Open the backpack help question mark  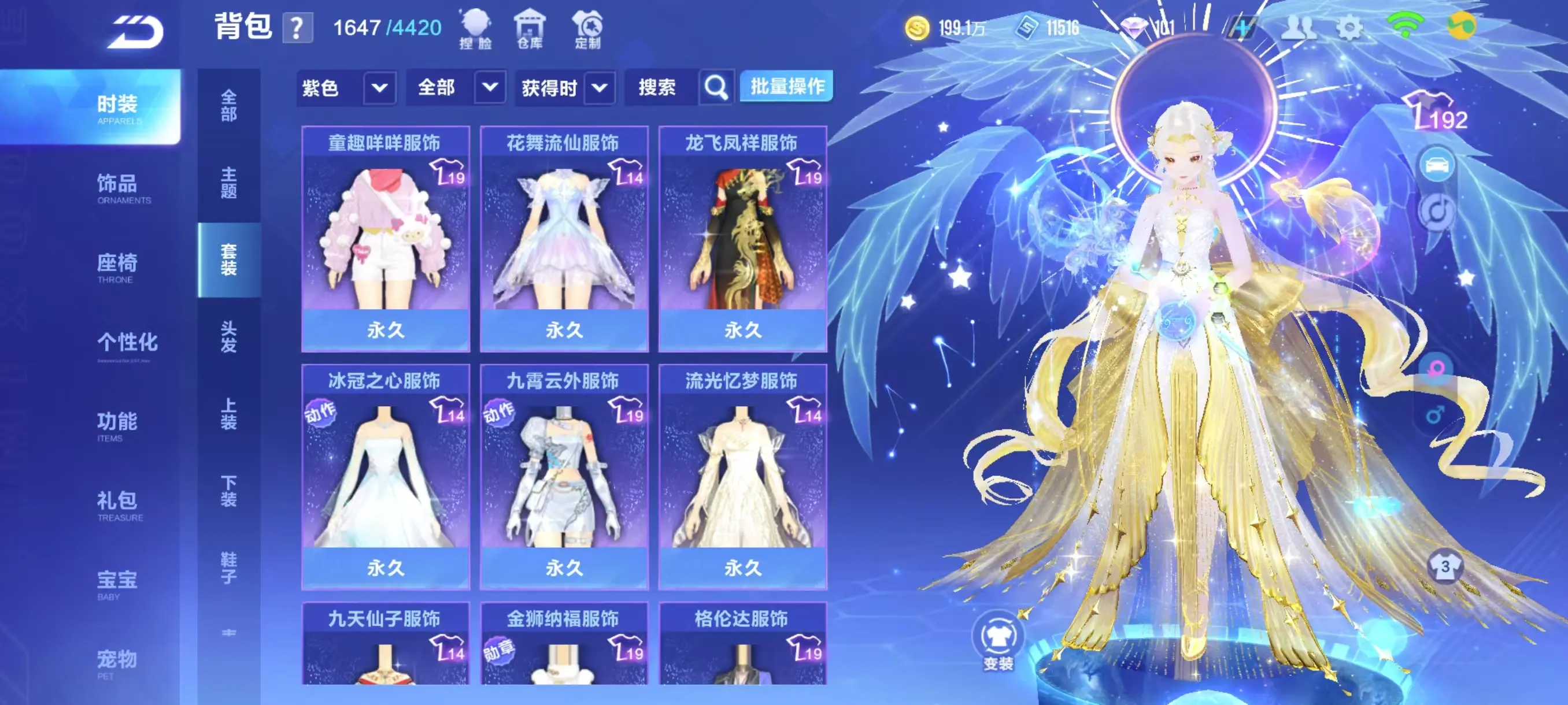[x=297, y=28]
